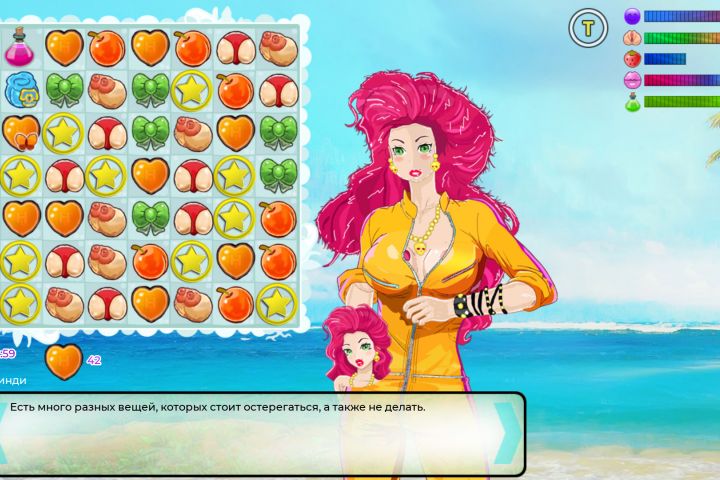The width and height of the screenshot is (720, 480).
Task: Select the pink potion bottle tile
Action: [x=20, y=47]
